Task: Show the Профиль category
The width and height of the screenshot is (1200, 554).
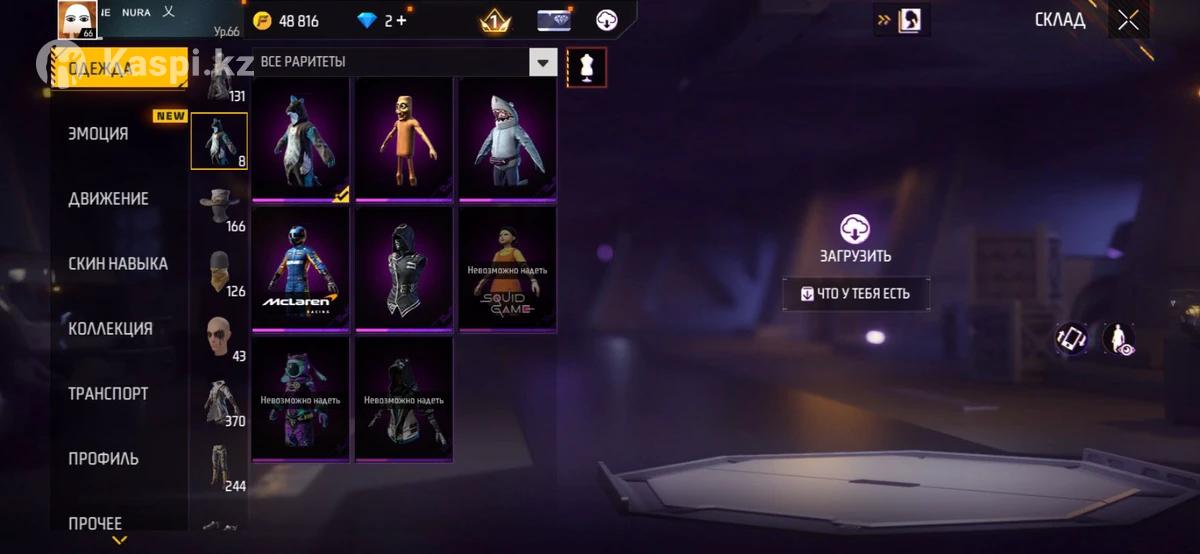Action: point(103,459)
